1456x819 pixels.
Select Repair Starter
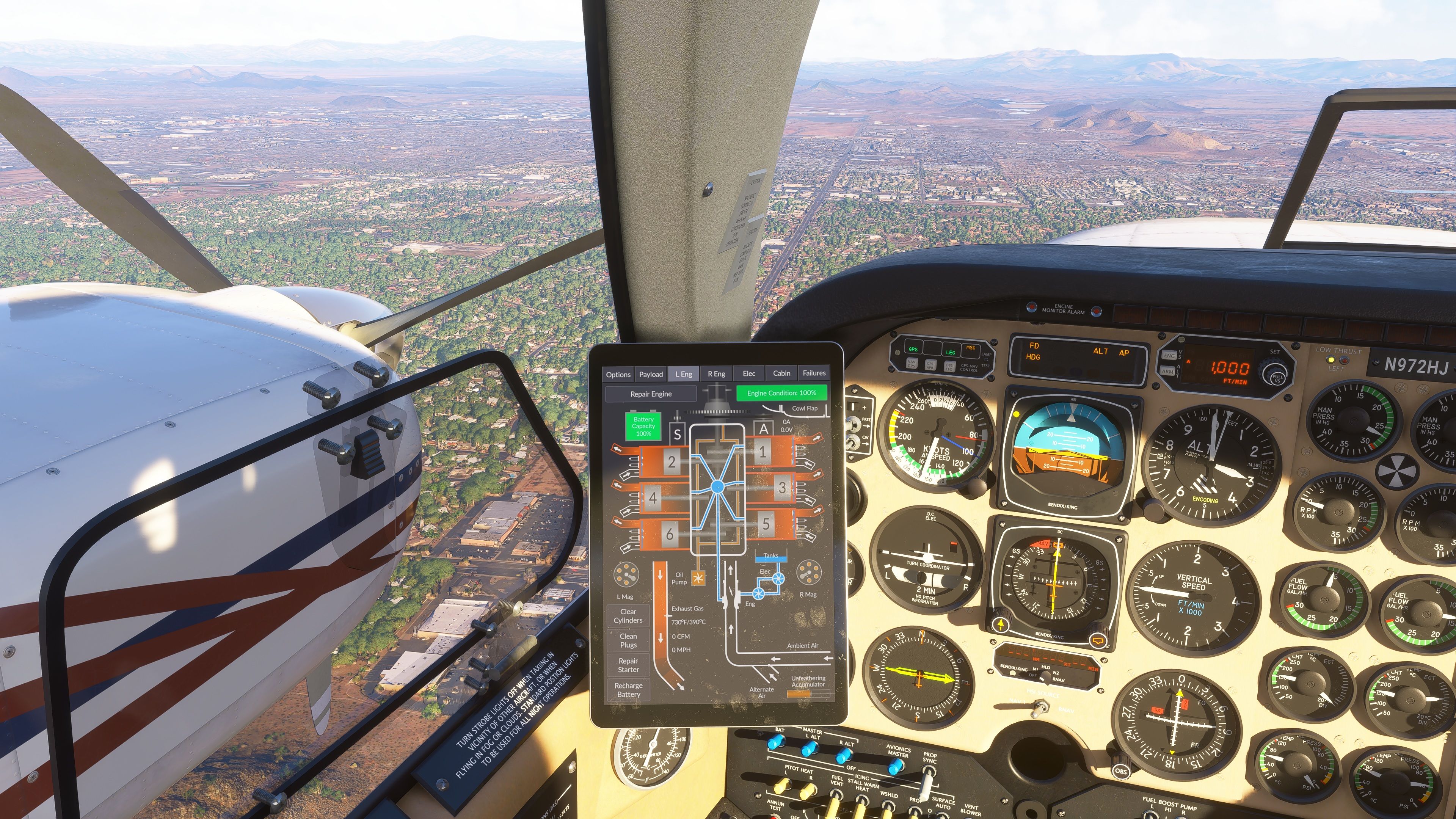628,665
